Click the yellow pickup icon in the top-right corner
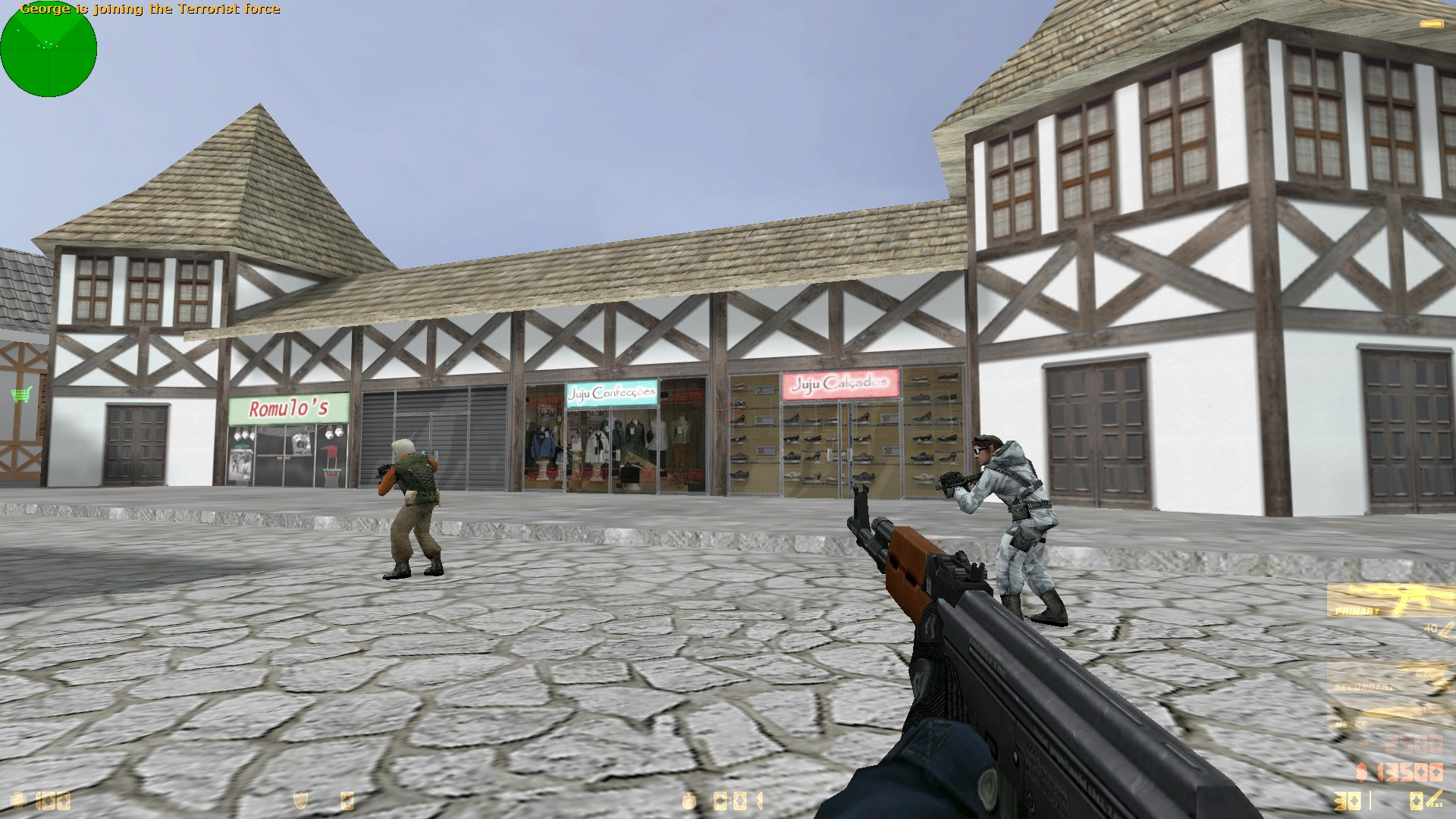The image size is (1456, 819). click(1432, 23)
